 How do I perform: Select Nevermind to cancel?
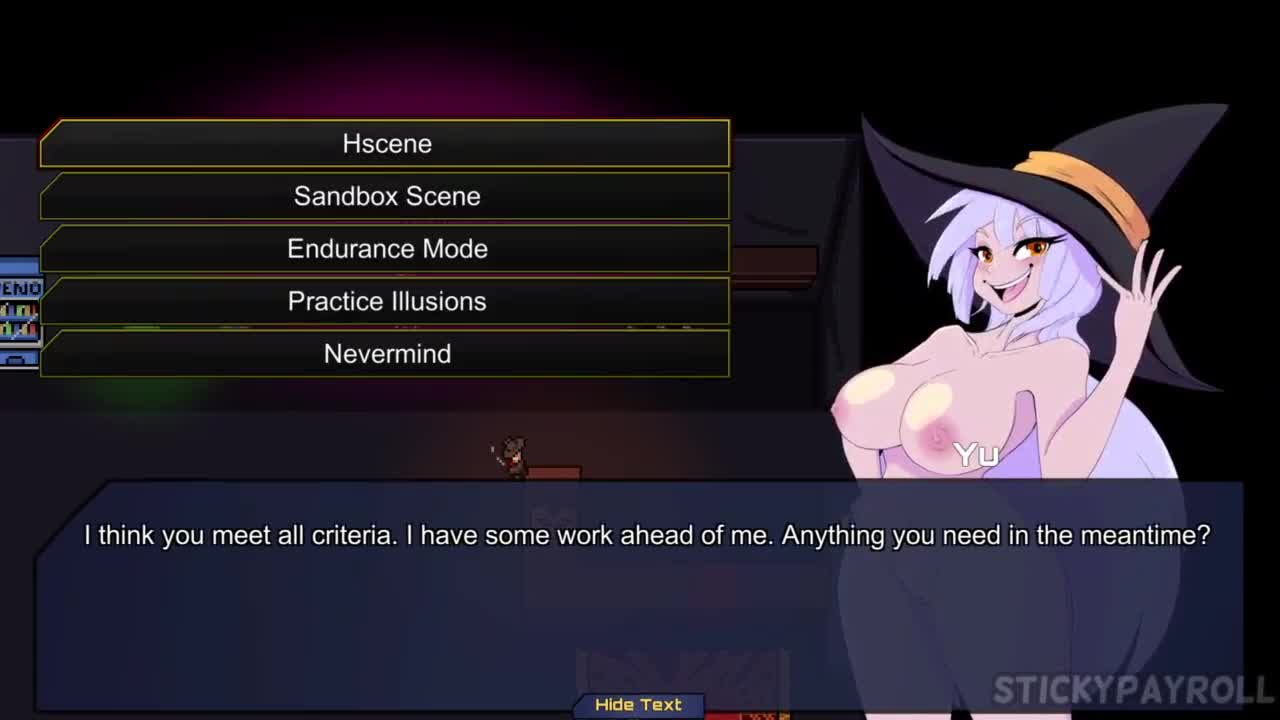pos(386,354)
